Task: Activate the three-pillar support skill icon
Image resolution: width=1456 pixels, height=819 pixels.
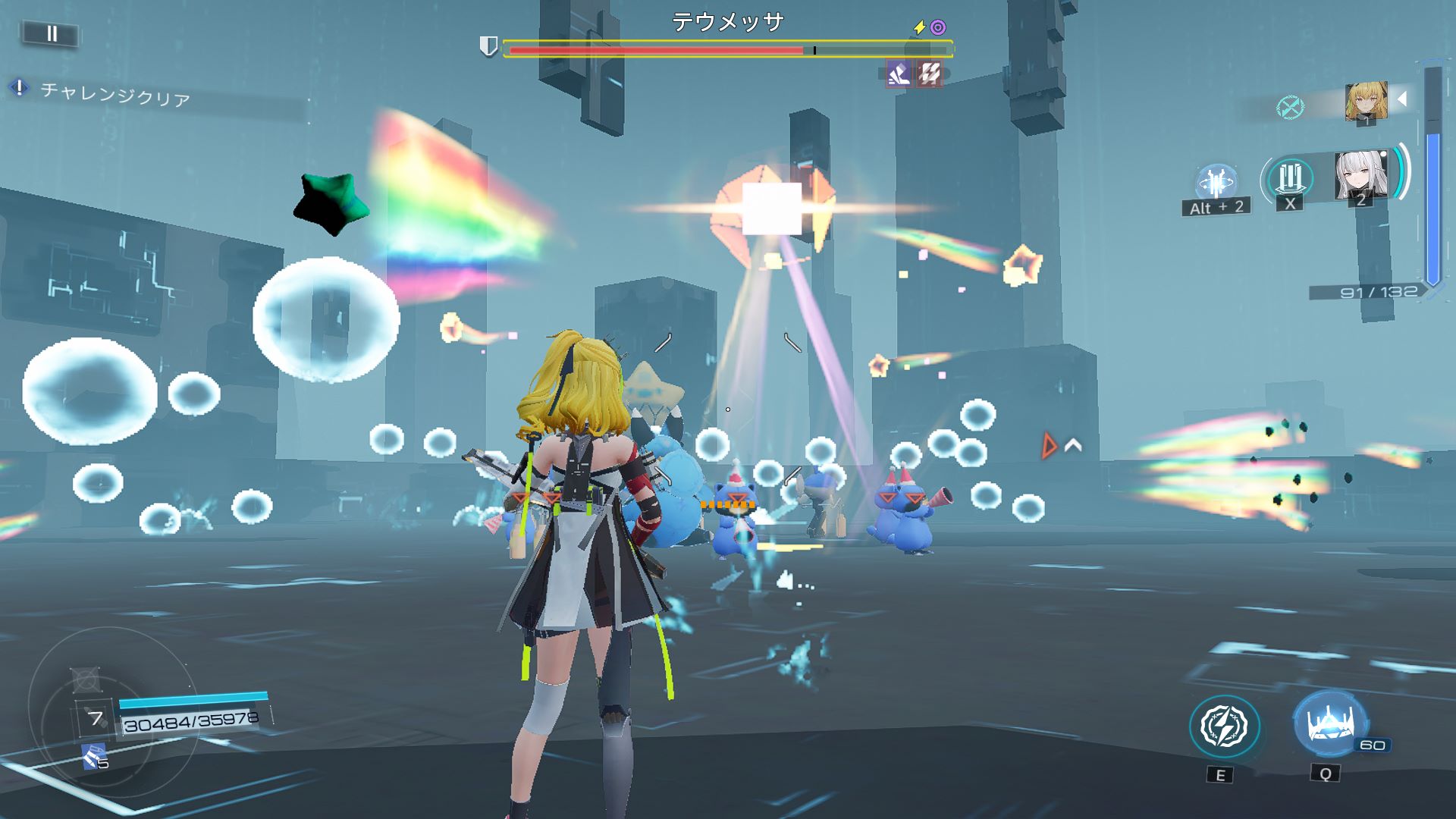Action: click(1290, 179)
